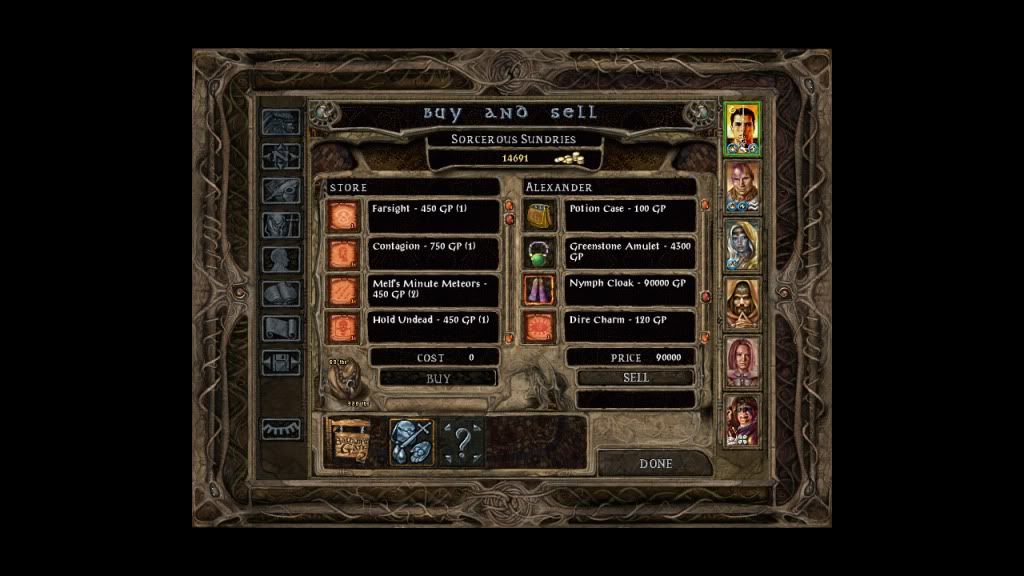Image resolution: width=1024 pixels, height=576 pixels.
Task: Open the spell purchase panel with swords icon
Action: tap(411, 442)
